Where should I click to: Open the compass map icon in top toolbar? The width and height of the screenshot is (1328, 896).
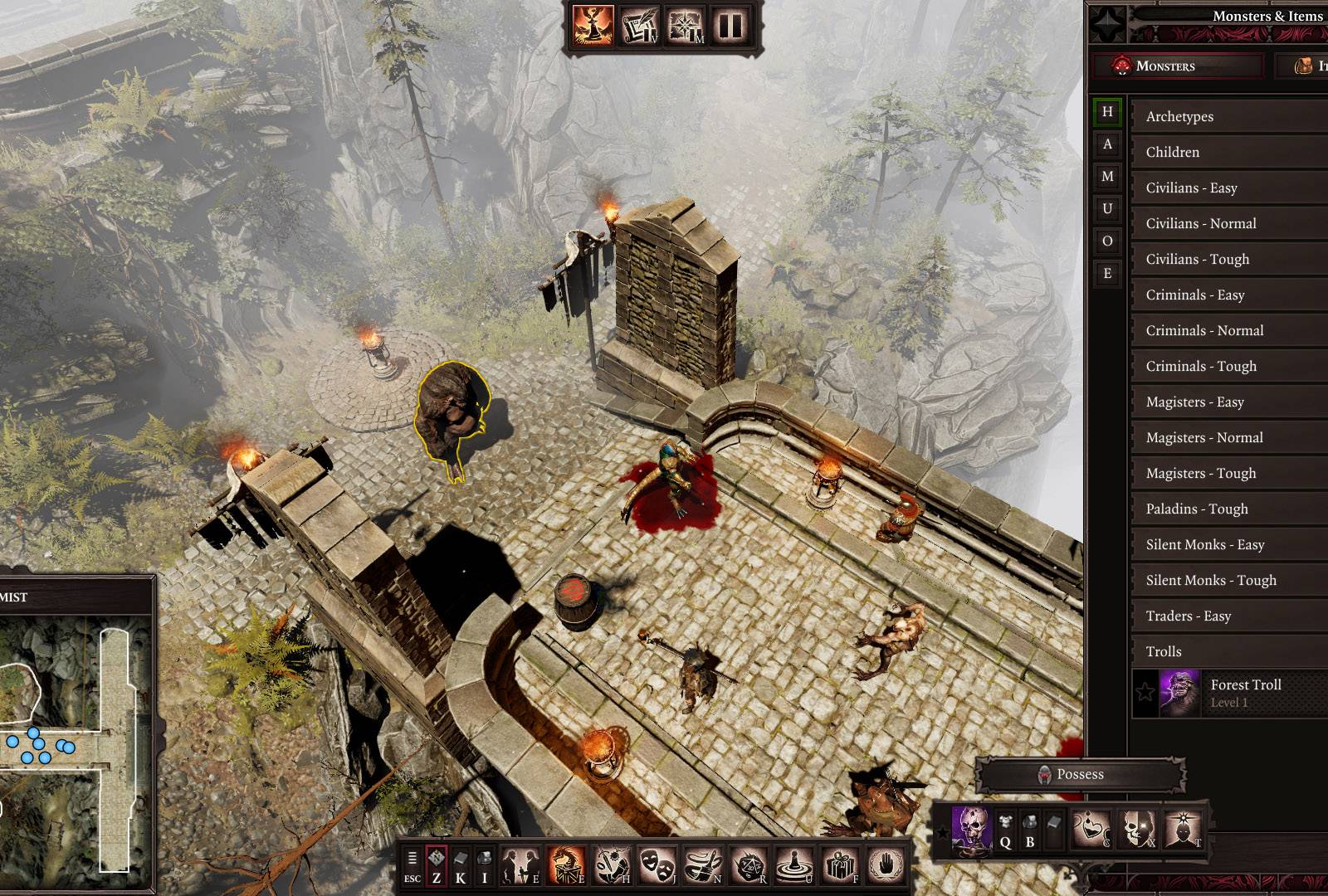pos(685,26)
